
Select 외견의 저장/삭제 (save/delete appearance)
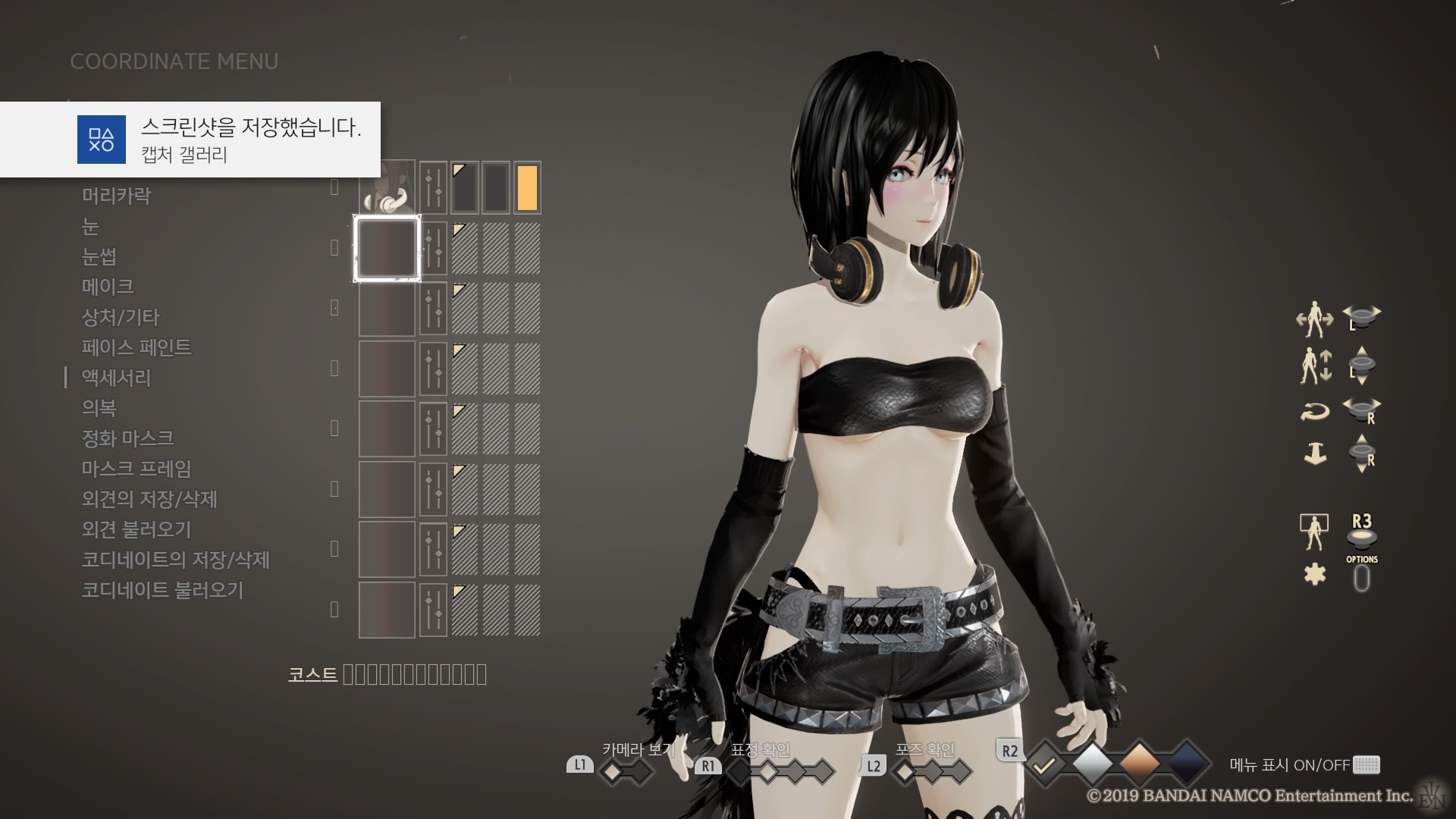(150, 499)
